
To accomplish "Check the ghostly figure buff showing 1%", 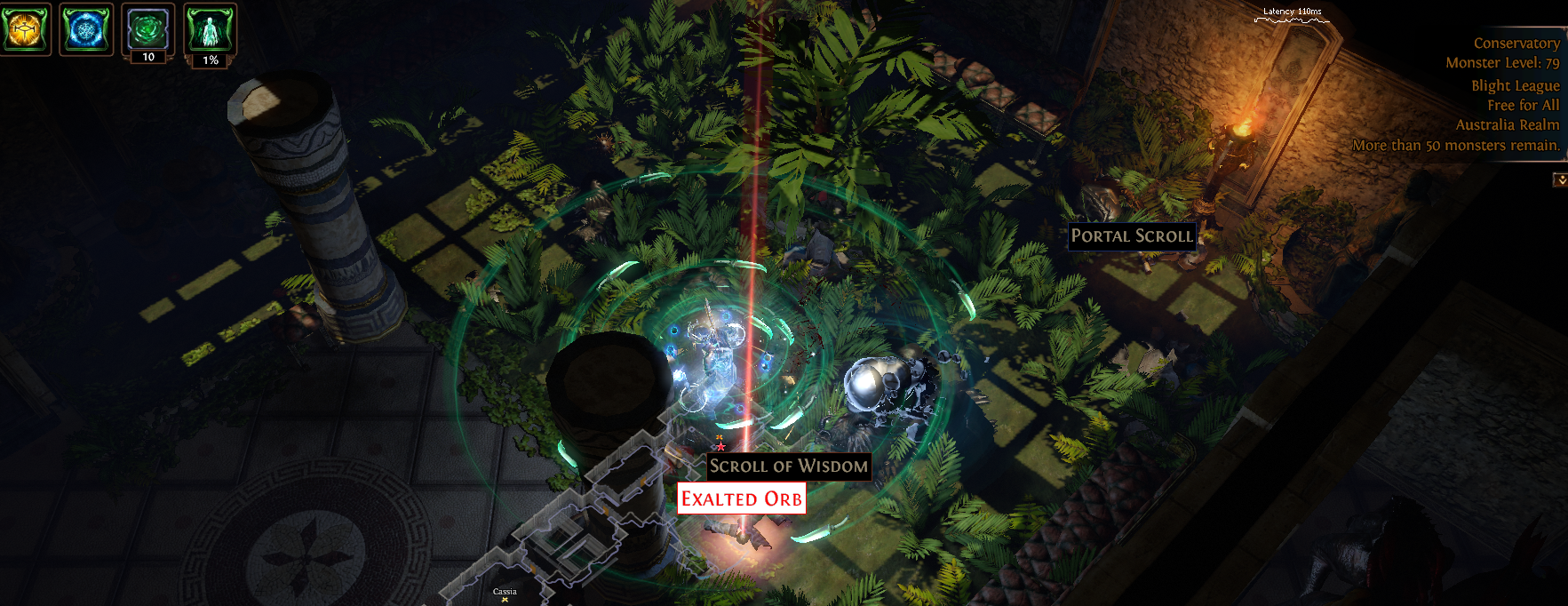I will tap(210, 29).
